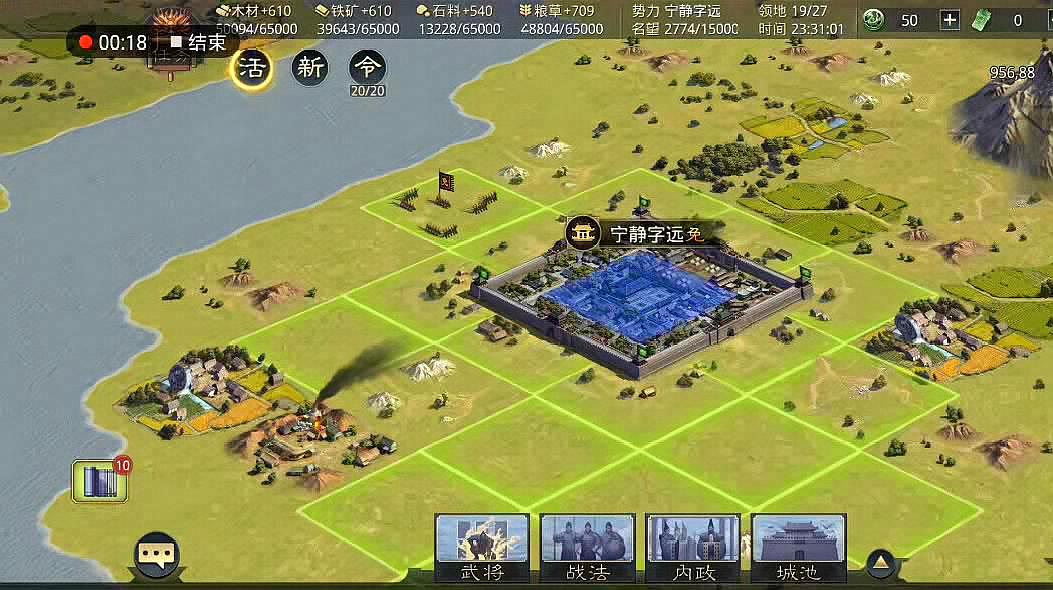
Task: Select the 活 activity round button
Action: (x=251, y=68)
